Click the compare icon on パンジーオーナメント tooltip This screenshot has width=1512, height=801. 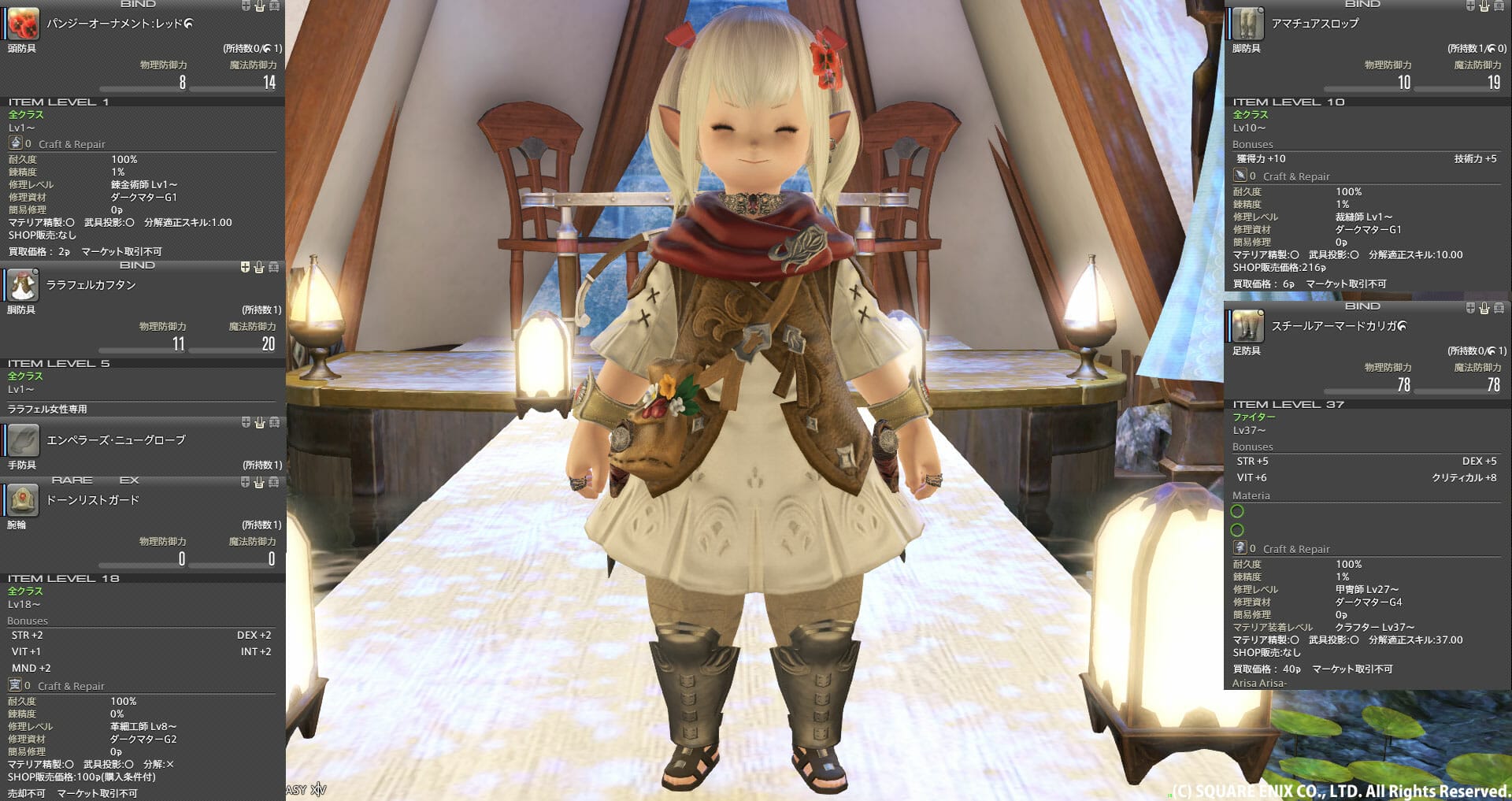click(x=244, y=6)
